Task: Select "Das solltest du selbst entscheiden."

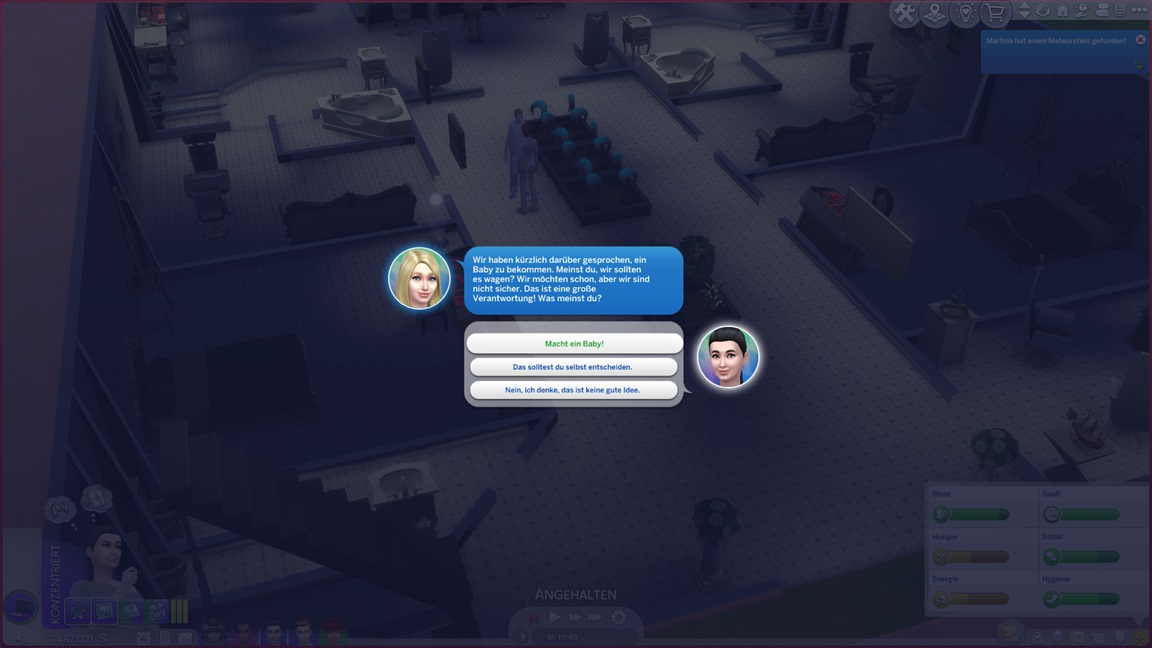Action: 574,367
